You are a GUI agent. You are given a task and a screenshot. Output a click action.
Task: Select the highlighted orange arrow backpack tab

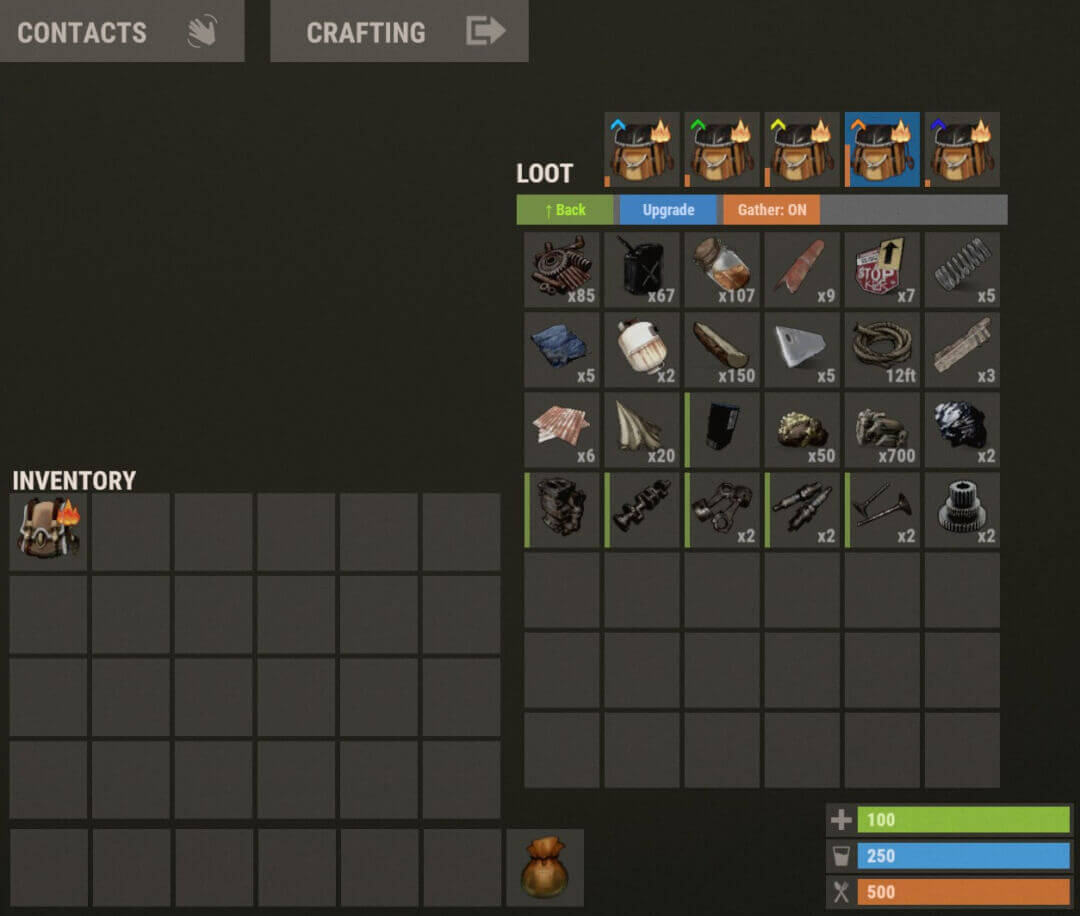tap(882, 150)
